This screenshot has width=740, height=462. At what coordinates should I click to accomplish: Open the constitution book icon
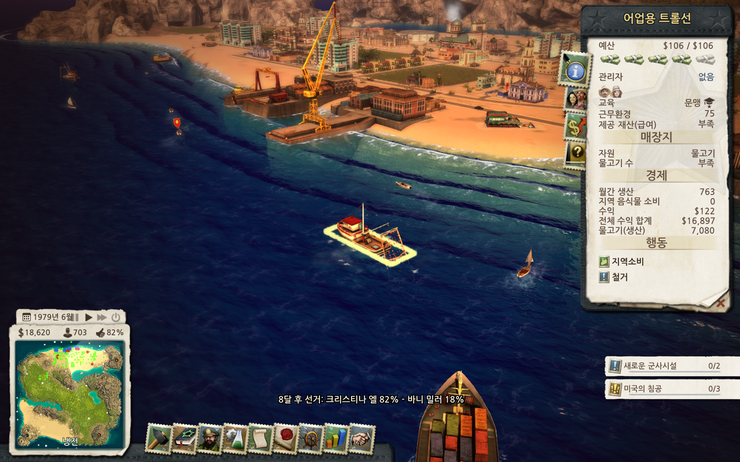click(x=184, y=437)
